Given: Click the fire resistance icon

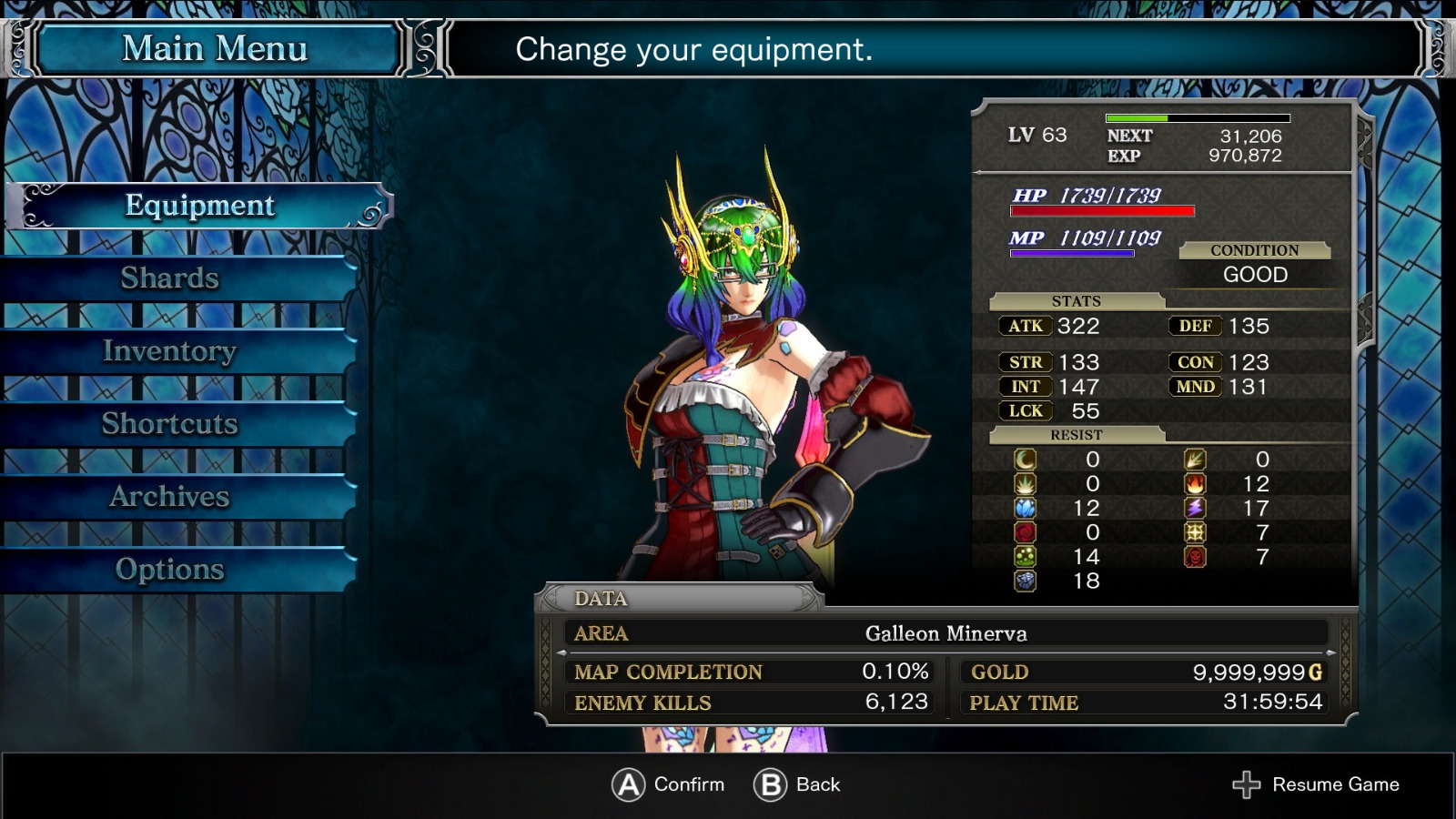Looking at the screenshot, I should coord(1196,483).
